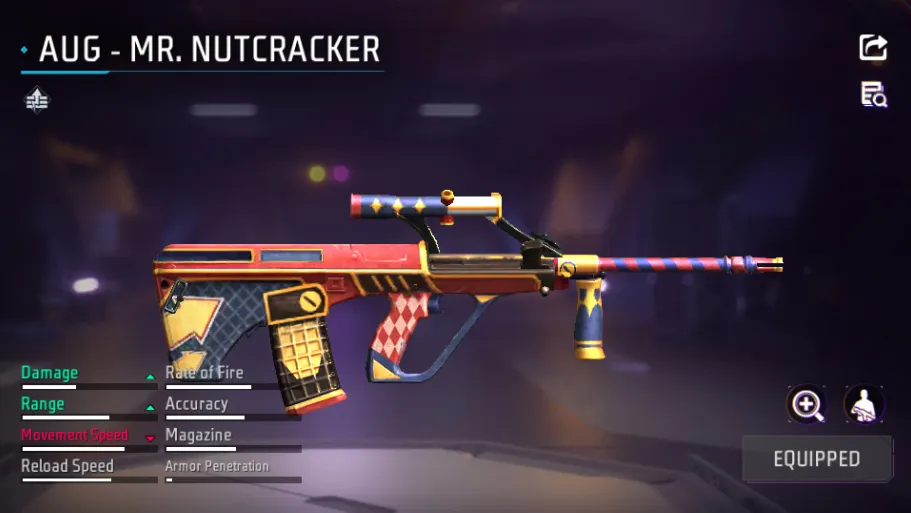
Task: Preview the weapon on character
Action: coord(863,404)
